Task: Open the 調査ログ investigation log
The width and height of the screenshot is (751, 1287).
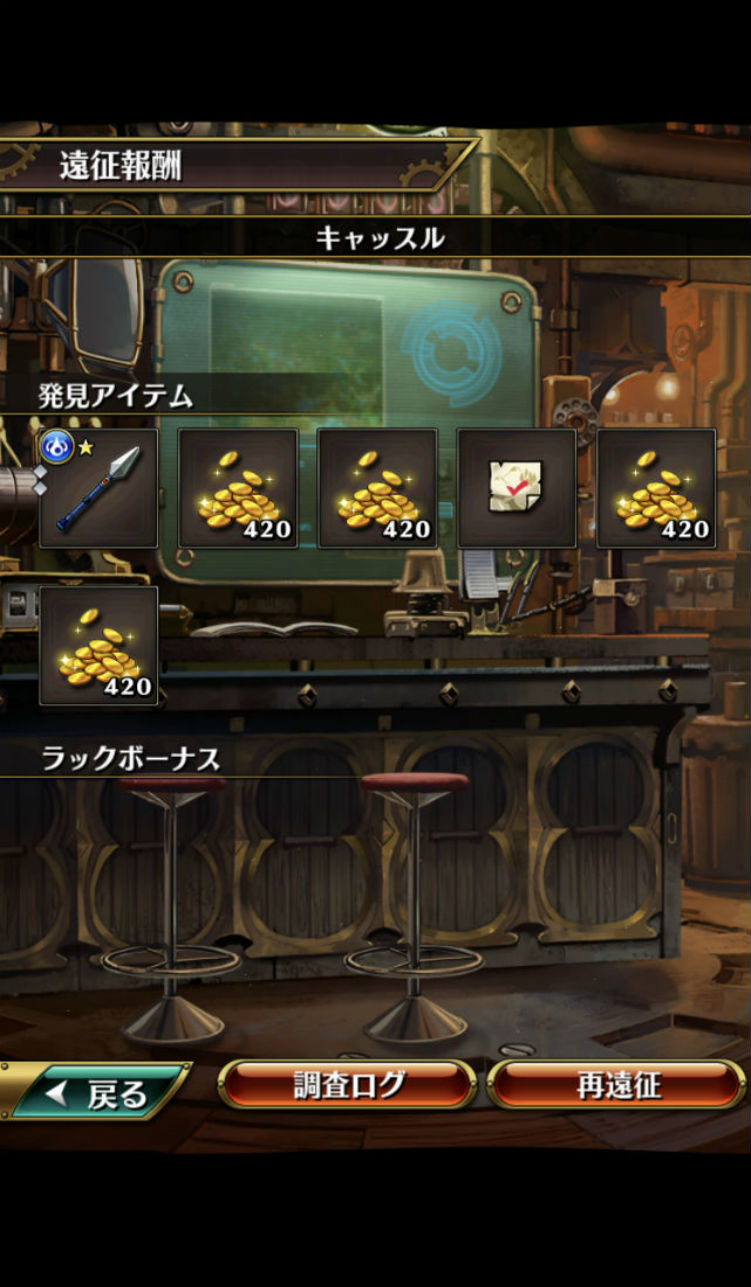Action: click(347, 1085)
